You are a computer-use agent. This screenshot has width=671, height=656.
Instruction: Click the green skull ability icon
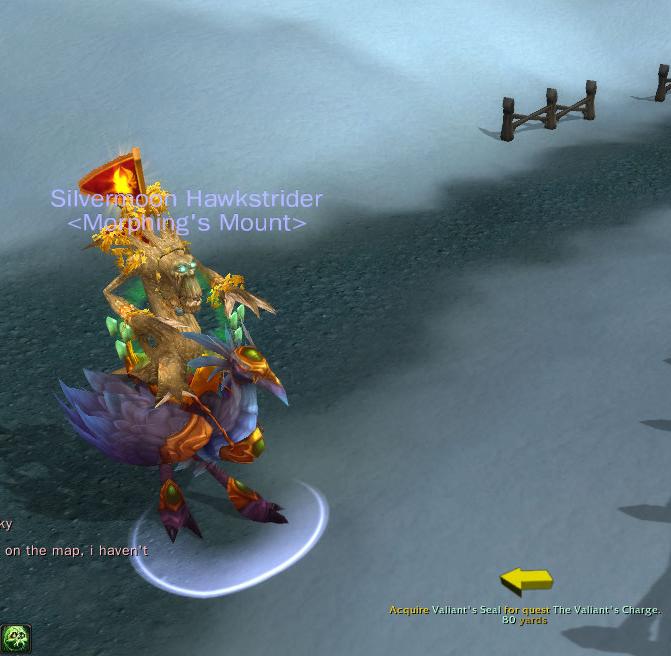[16, 638]
